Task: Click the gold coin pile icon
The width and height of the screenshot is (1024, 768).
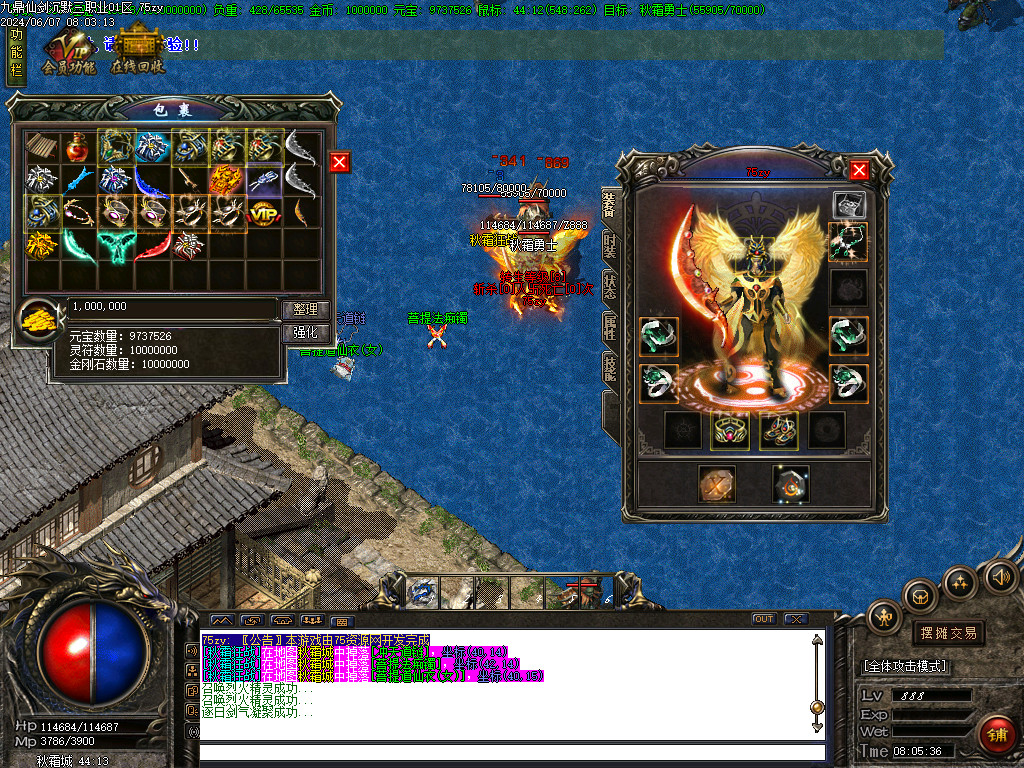Action: 40,320
